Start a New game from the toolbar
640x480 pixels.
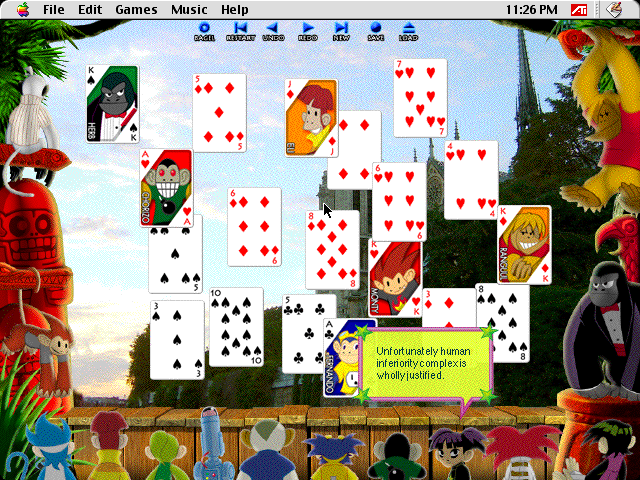(341, 31)
